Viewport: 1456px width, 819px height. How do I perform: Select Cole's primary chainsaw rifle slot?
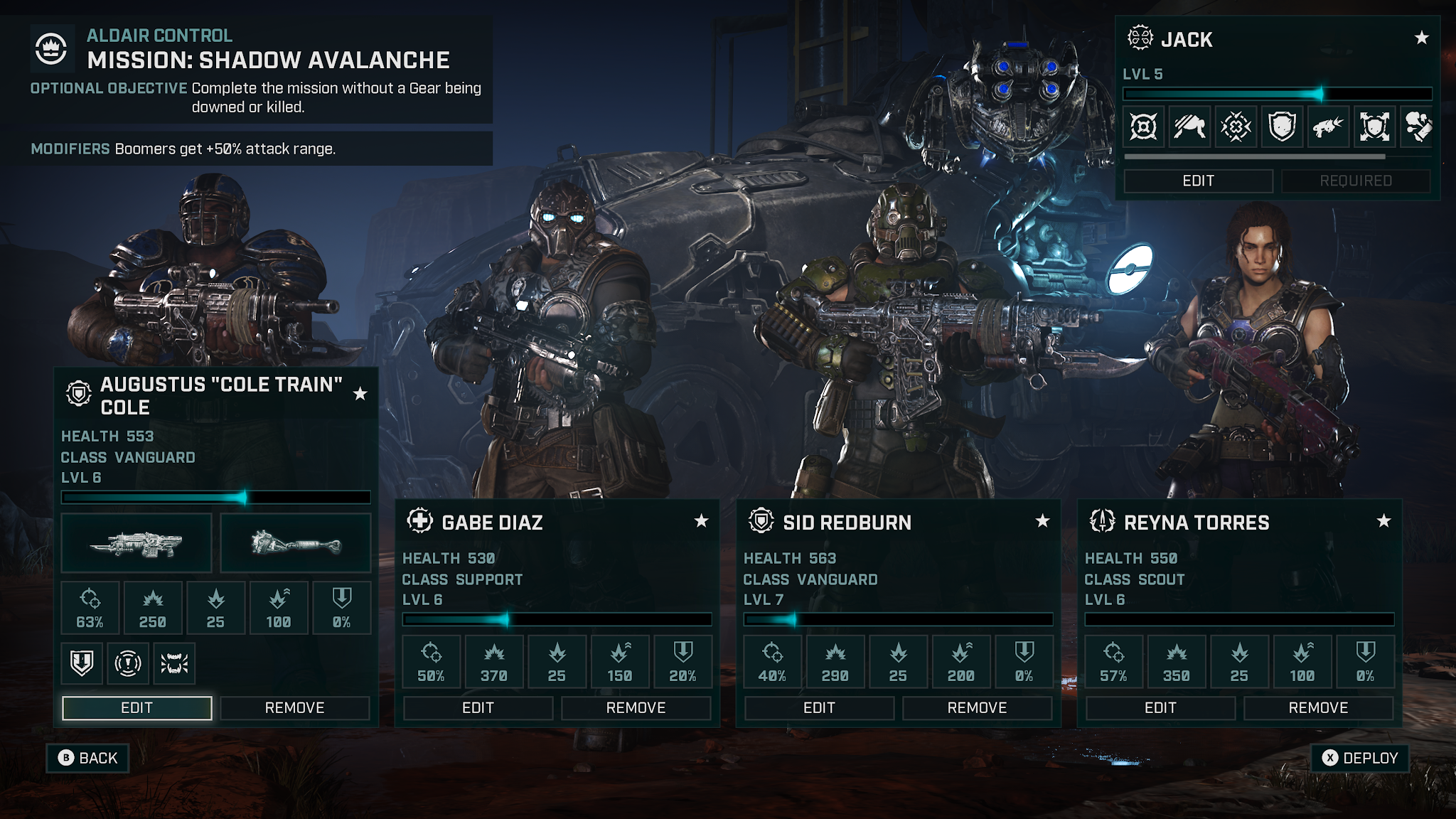pos(136,543)
